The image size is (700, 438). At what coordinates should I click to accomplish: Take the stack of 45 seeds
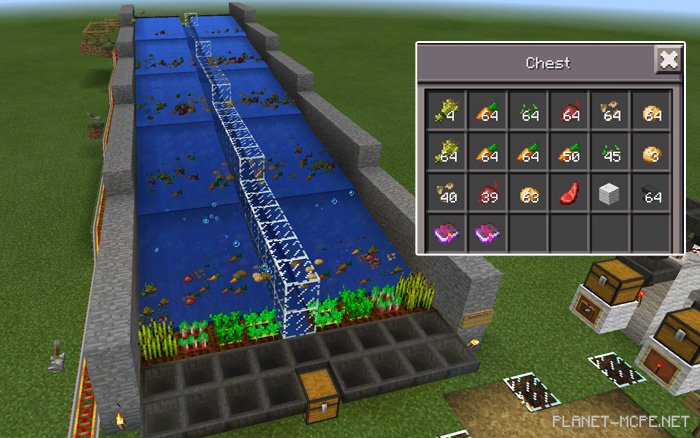(611, 153)
